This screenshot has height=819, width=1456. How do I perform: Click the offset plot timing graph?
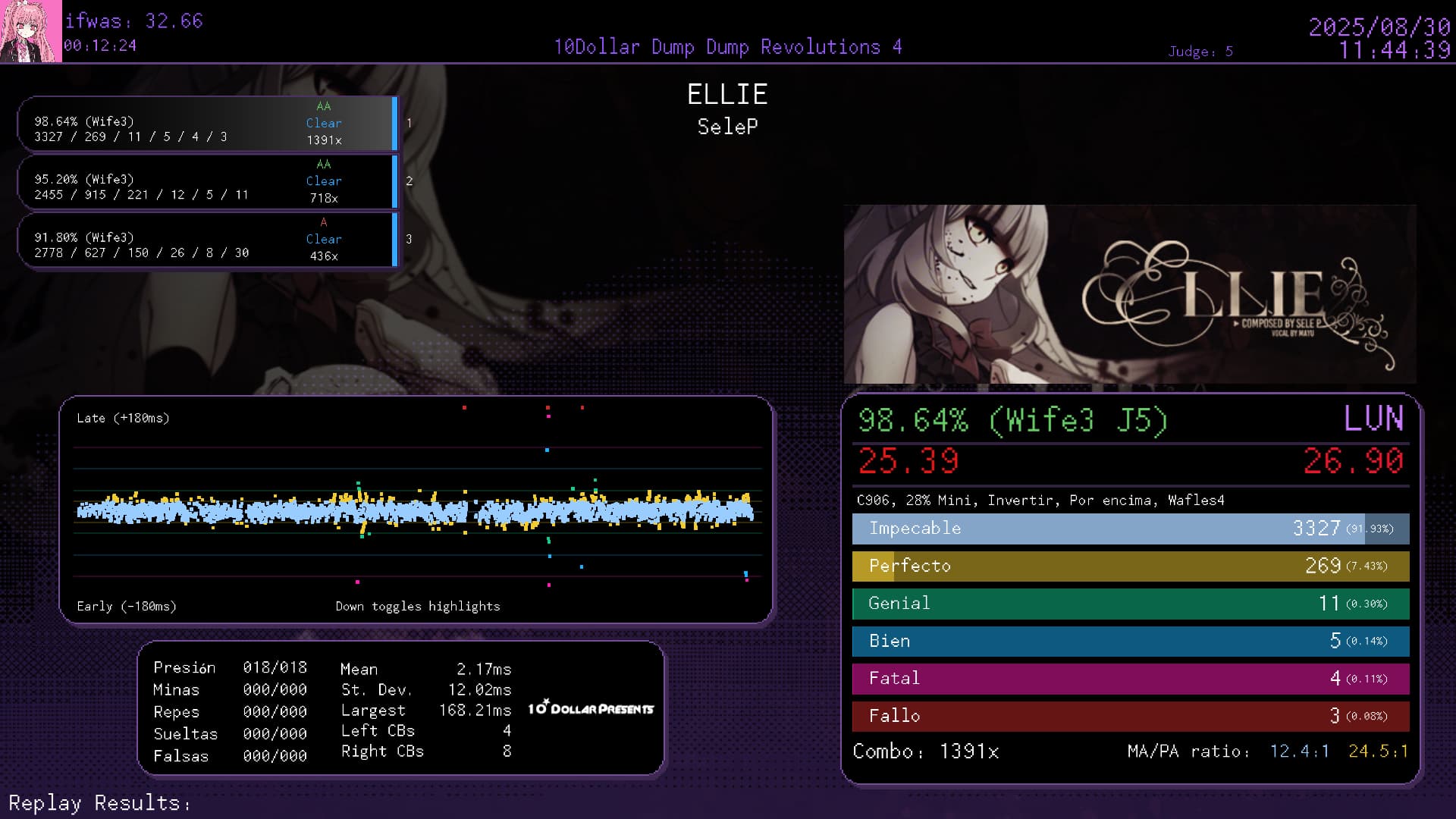coord(416,510)
